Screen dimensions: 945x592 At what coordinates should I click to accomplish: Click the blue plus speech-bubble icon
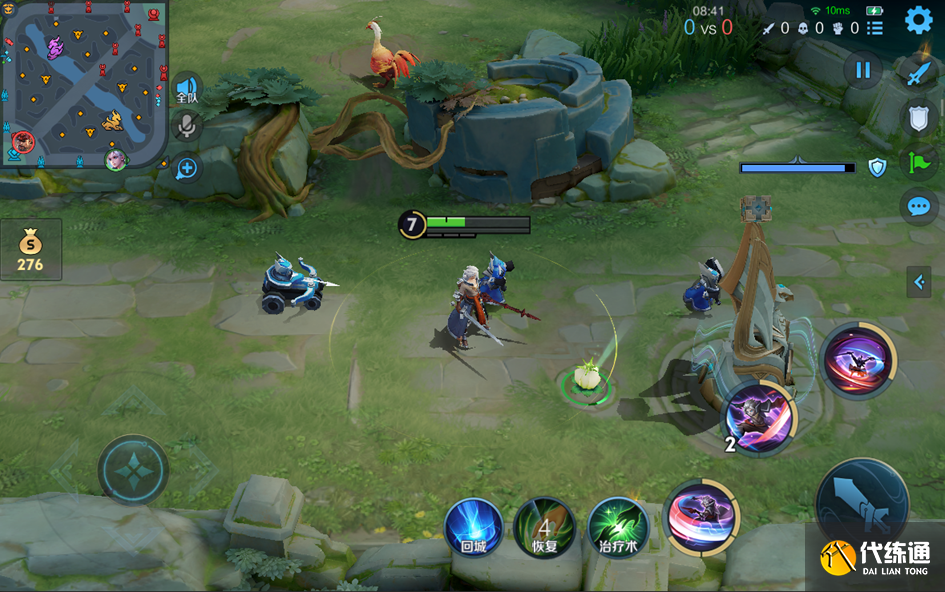pyautogui.click(x=187, y=167)
